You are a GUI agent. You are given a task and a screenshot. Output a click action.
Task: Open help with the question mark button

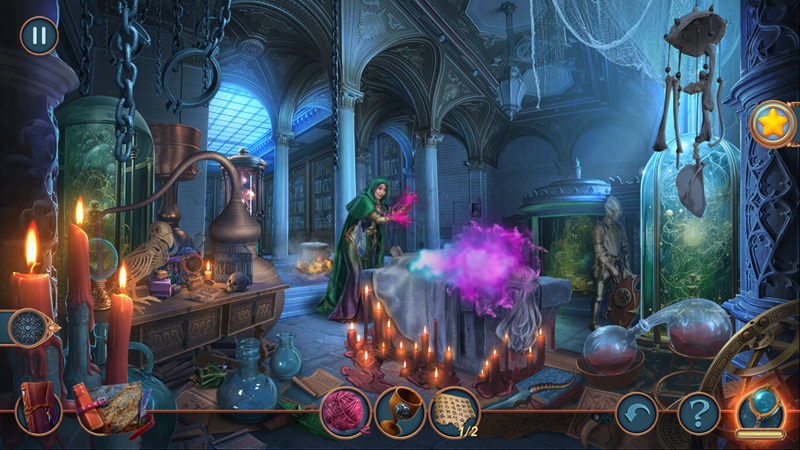pos(699,412)
